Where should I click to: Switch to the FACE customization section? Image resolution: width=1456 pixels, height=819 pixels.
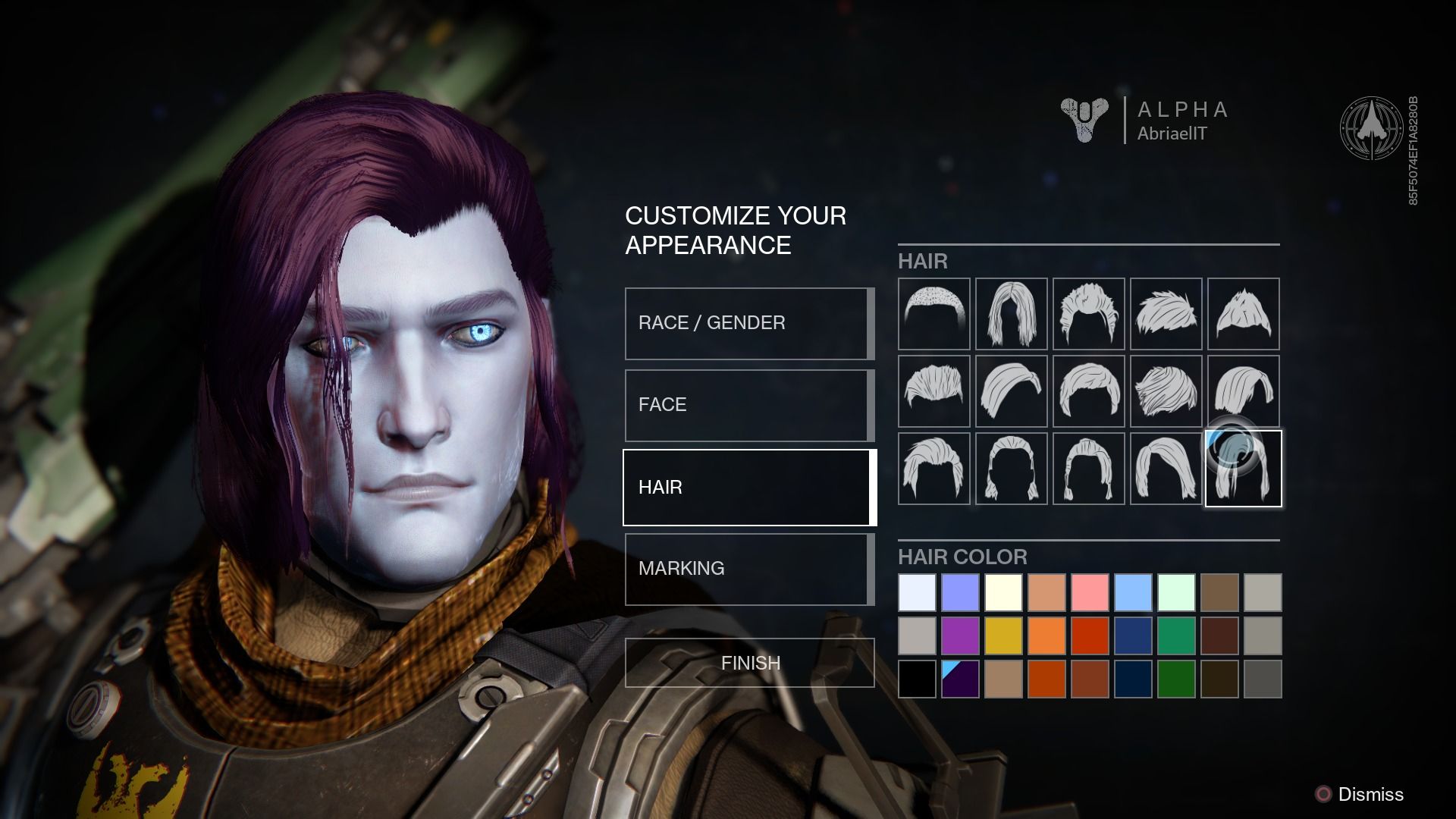tap(749, 404)
